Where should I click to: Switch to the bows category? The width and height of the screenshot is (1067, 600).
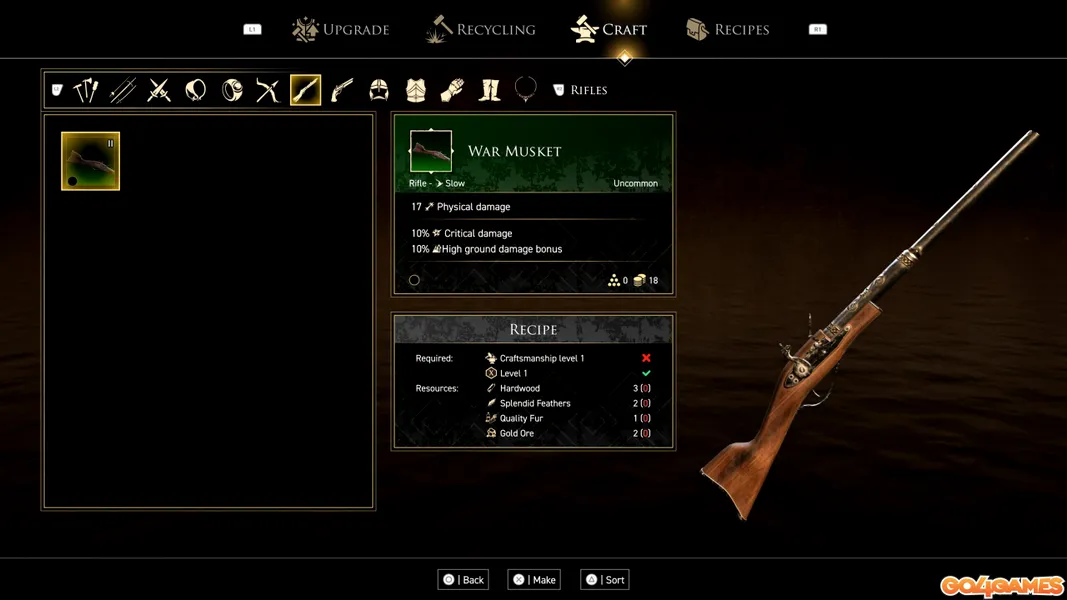click(x=268, y=91)
